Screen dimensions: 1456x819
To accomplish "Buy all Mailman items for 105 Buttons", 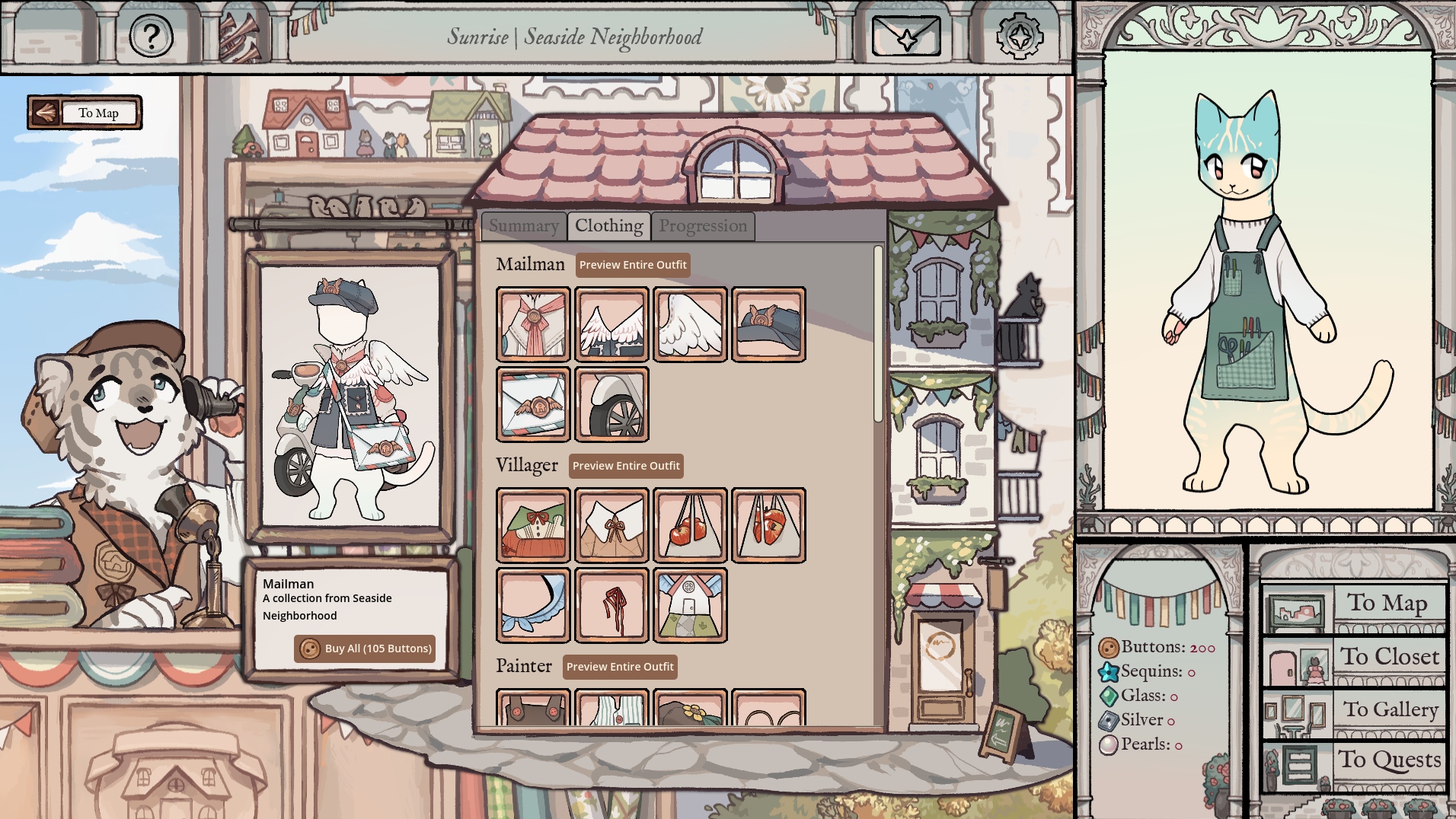I will (x=366, y=649).
